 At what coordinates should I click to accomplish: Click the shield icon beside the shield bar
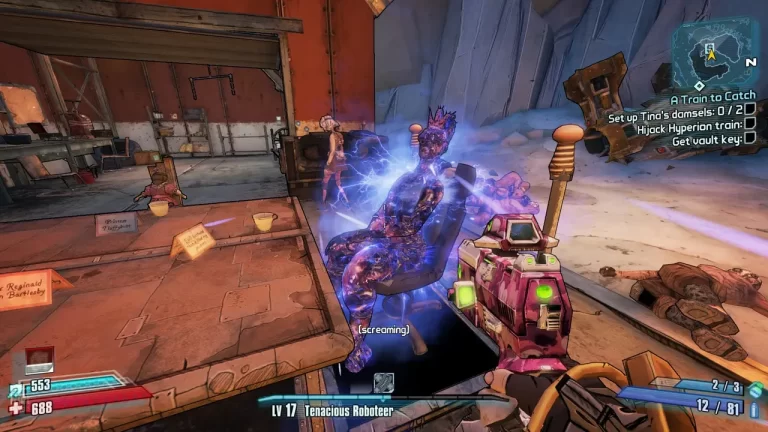tap(13, 386)
